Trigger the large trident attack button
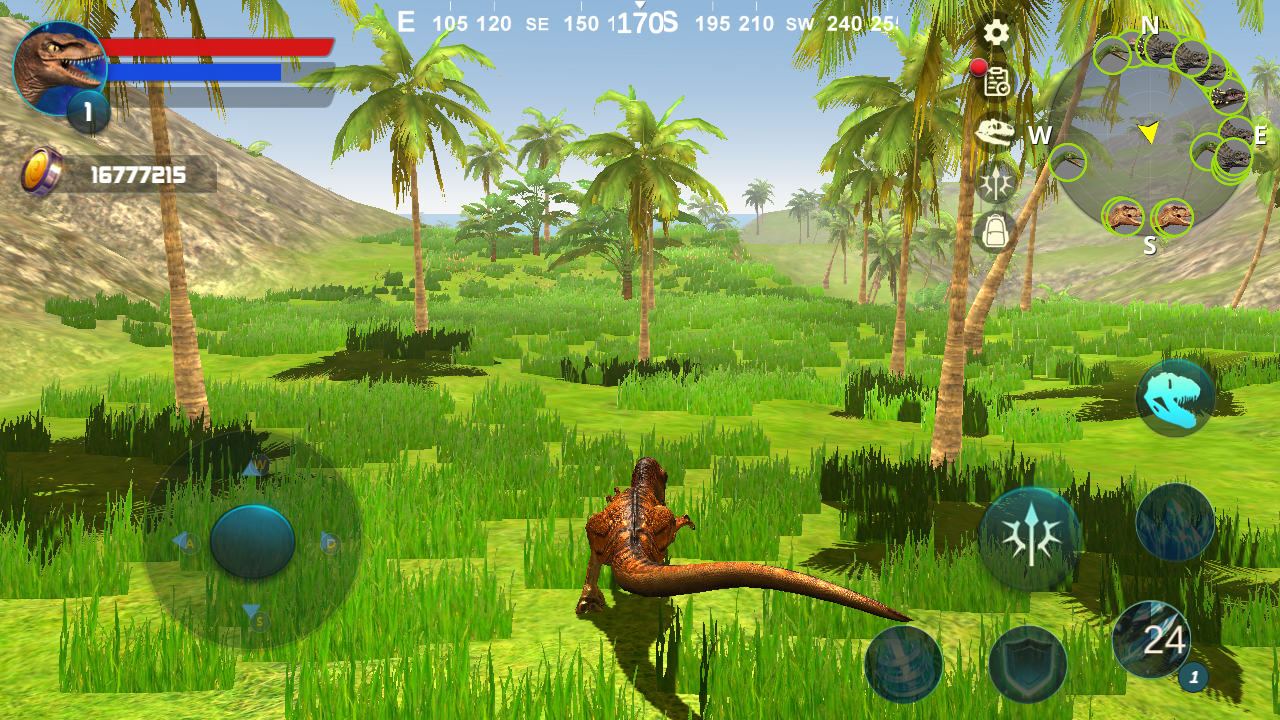Image resolution: width=1280 pixels, height=720 pixels. [x=1029, y=540]
